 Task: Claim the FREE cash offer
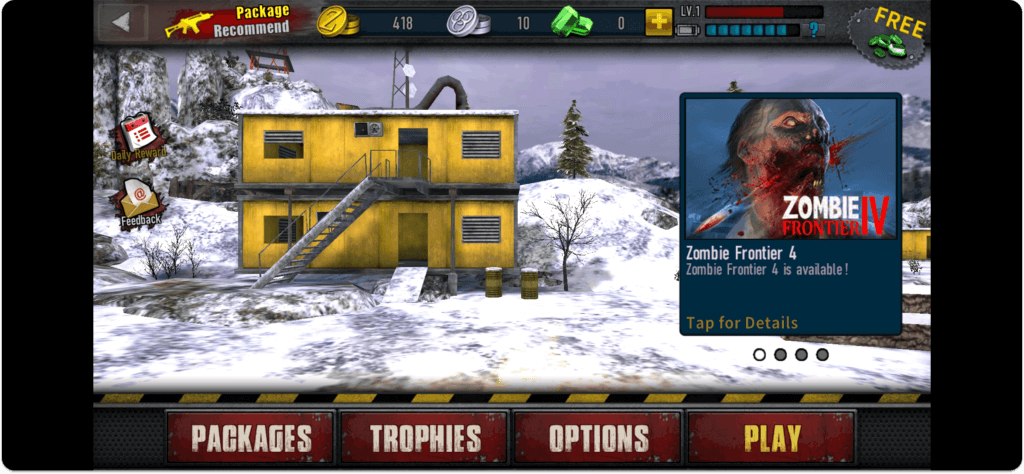pyautogui.click(x=888, y=35)
